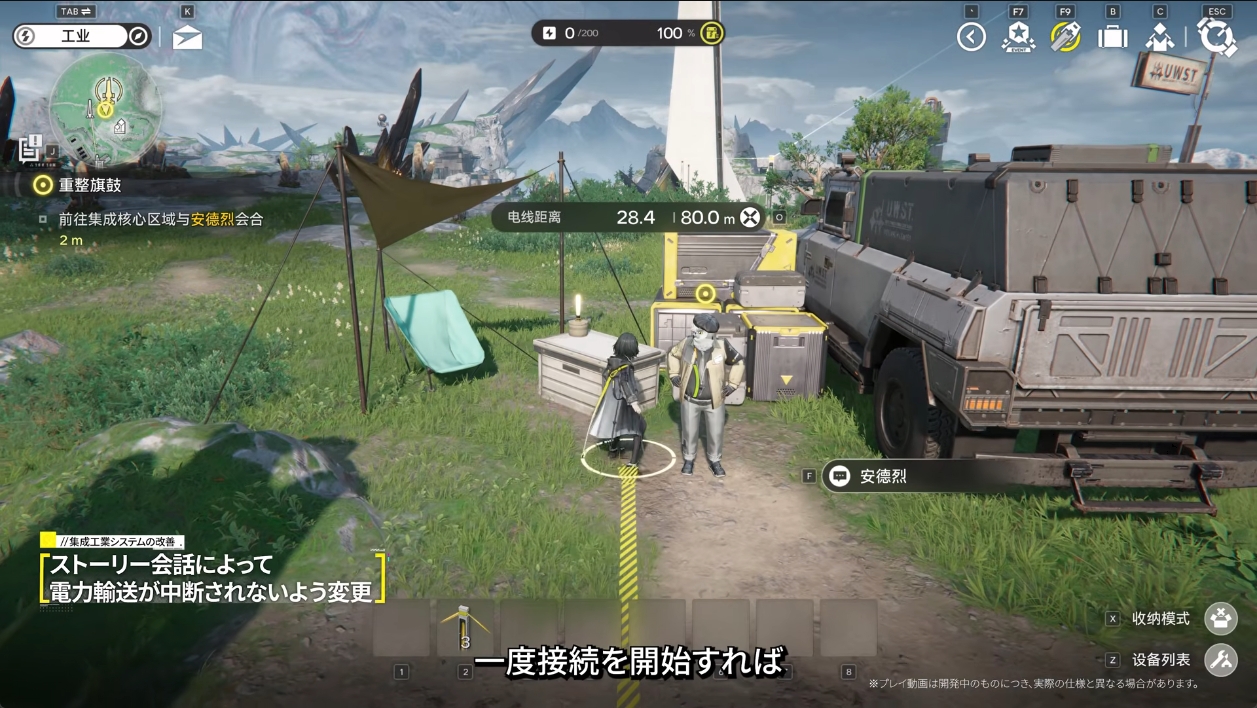Open the operator team icon
The height and width of the screenshot is (708, 1257).
1160,37
